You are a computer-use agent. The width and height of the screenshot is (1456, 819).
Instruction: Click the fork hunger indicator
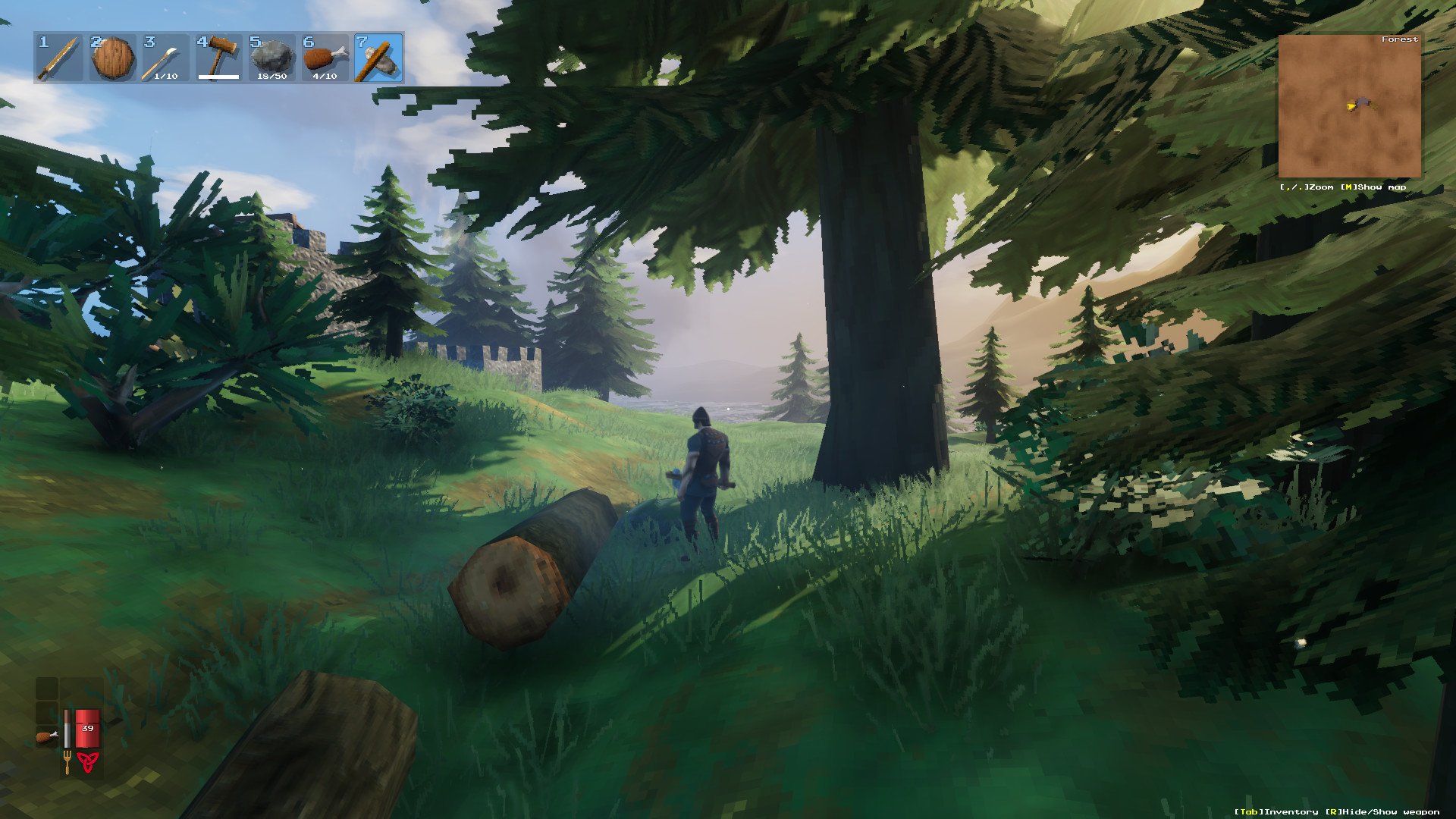point(67,763)
